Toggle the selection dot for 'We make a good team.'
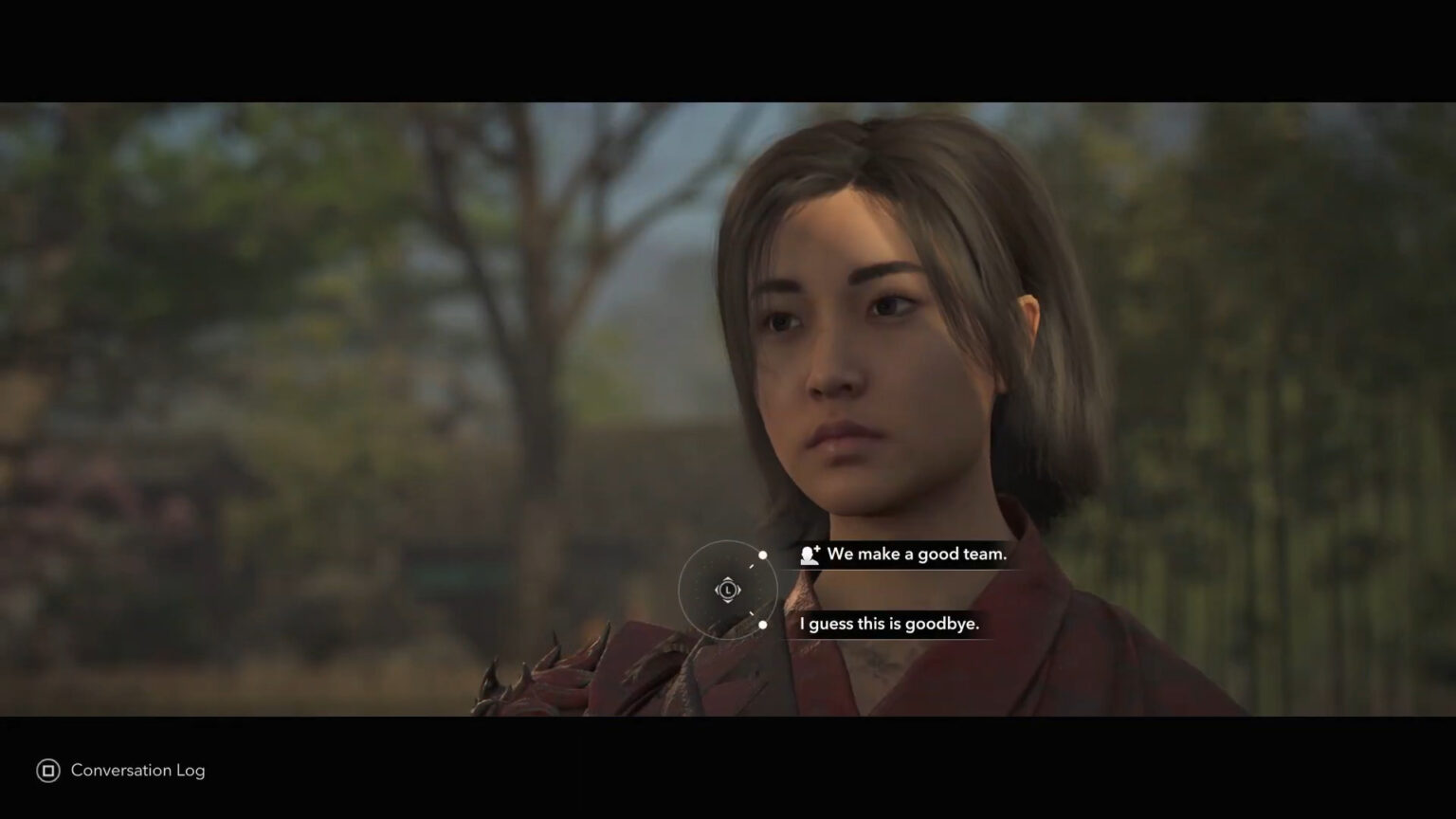Image resolution: width=1456 pixels, height=819 pixels. pos(763,555)
